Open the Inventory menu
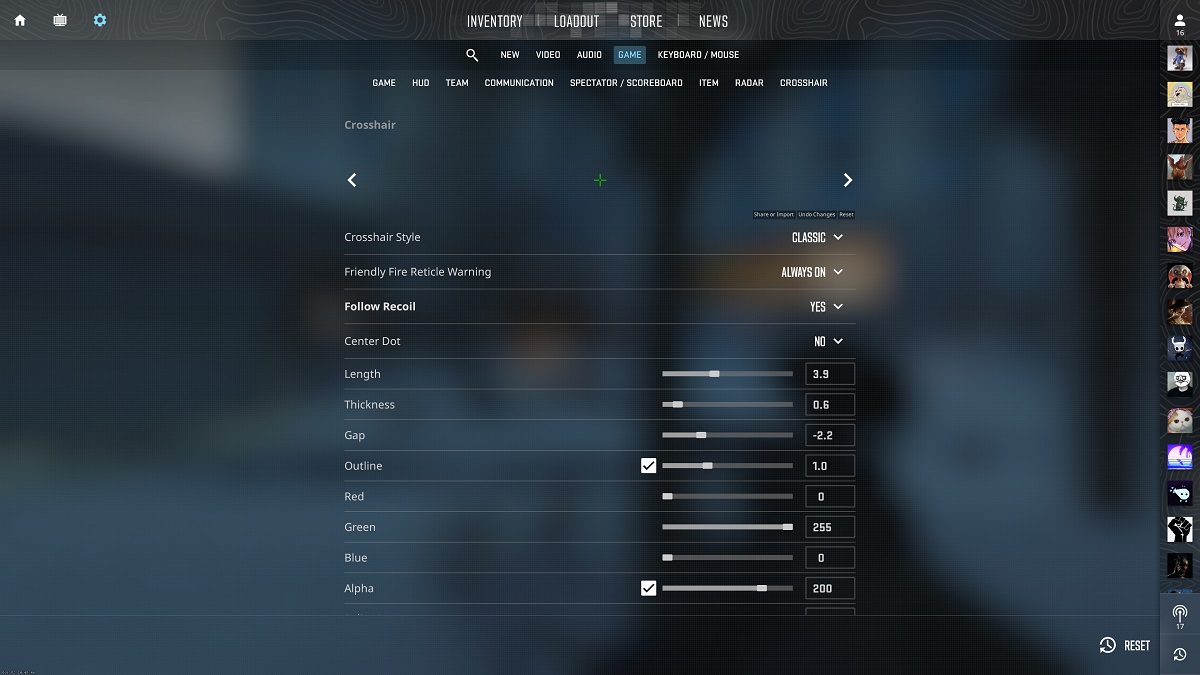The width and height of the screenshot is (1200, 675). tap(494, 21)
